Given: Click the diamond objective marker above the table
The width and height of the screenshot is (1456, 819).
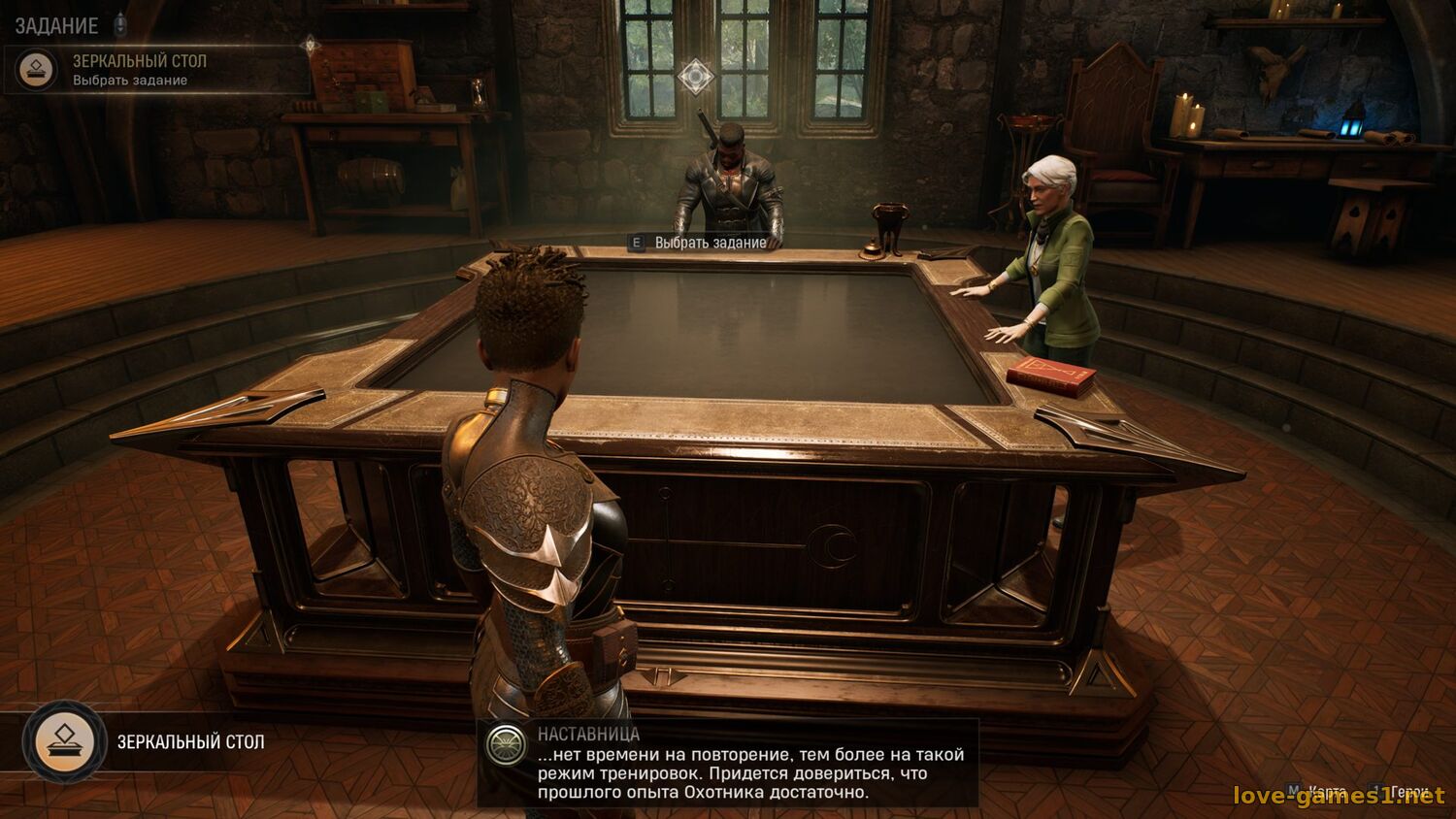Looking at the screenshot, I should pyautogui.click(x=695, y=76).
